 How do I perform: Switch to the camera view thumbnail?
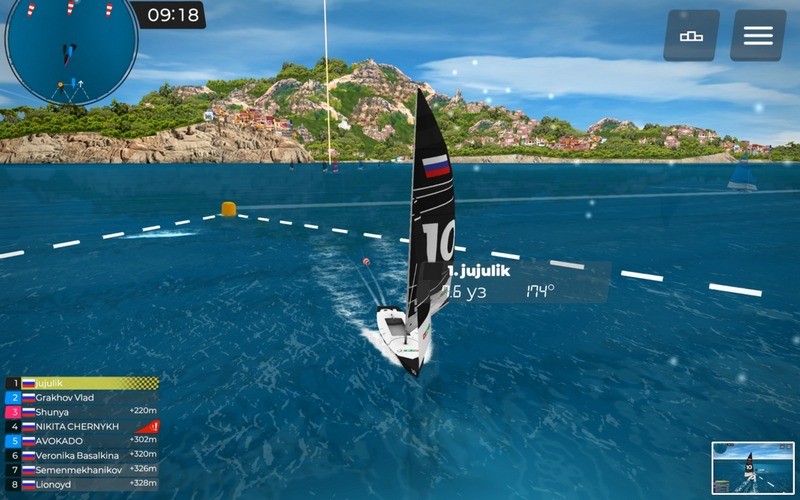[x=752, y=468]
